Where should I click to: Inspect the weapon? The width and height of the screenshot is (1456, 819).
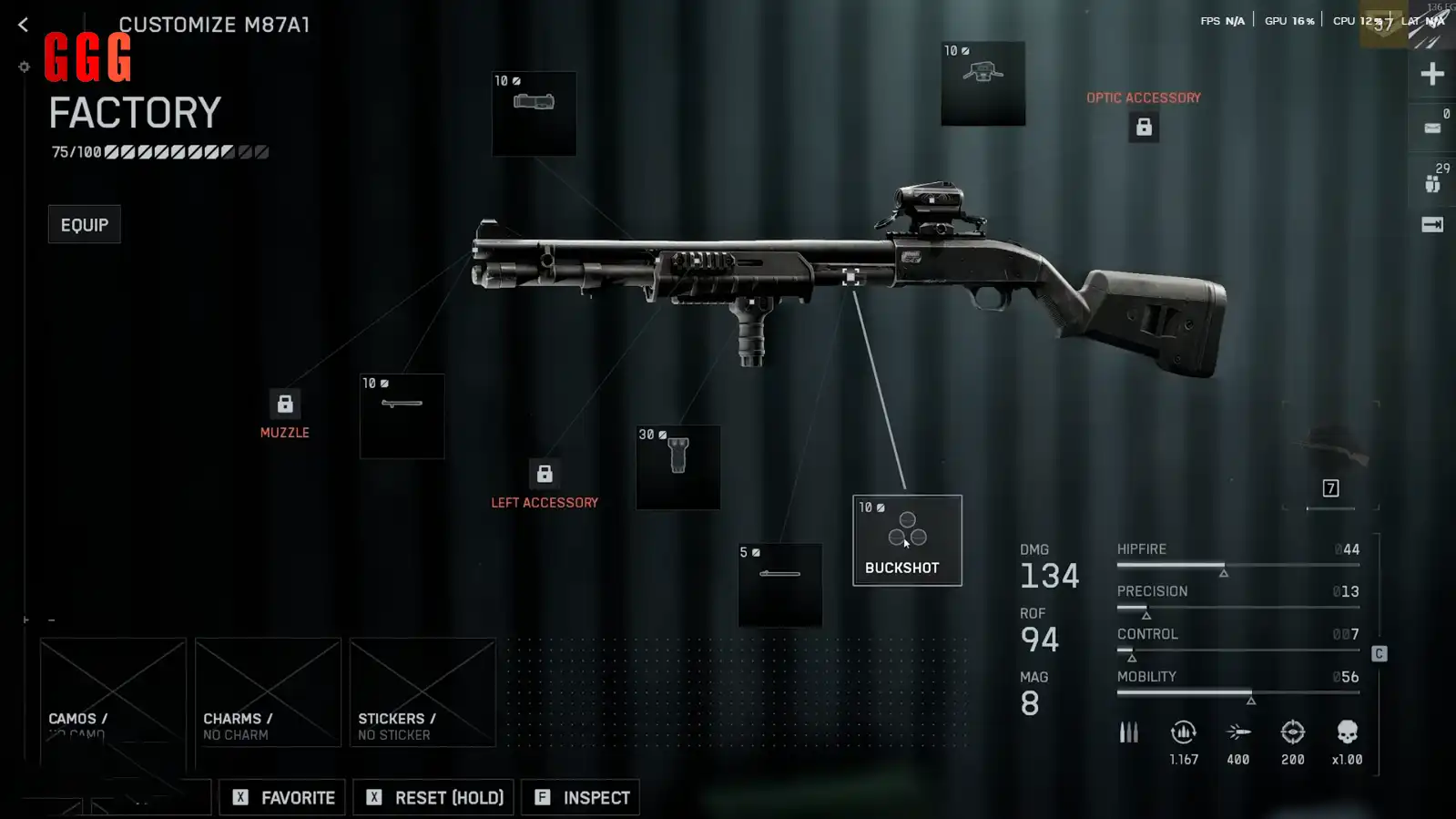click(581, 798)
